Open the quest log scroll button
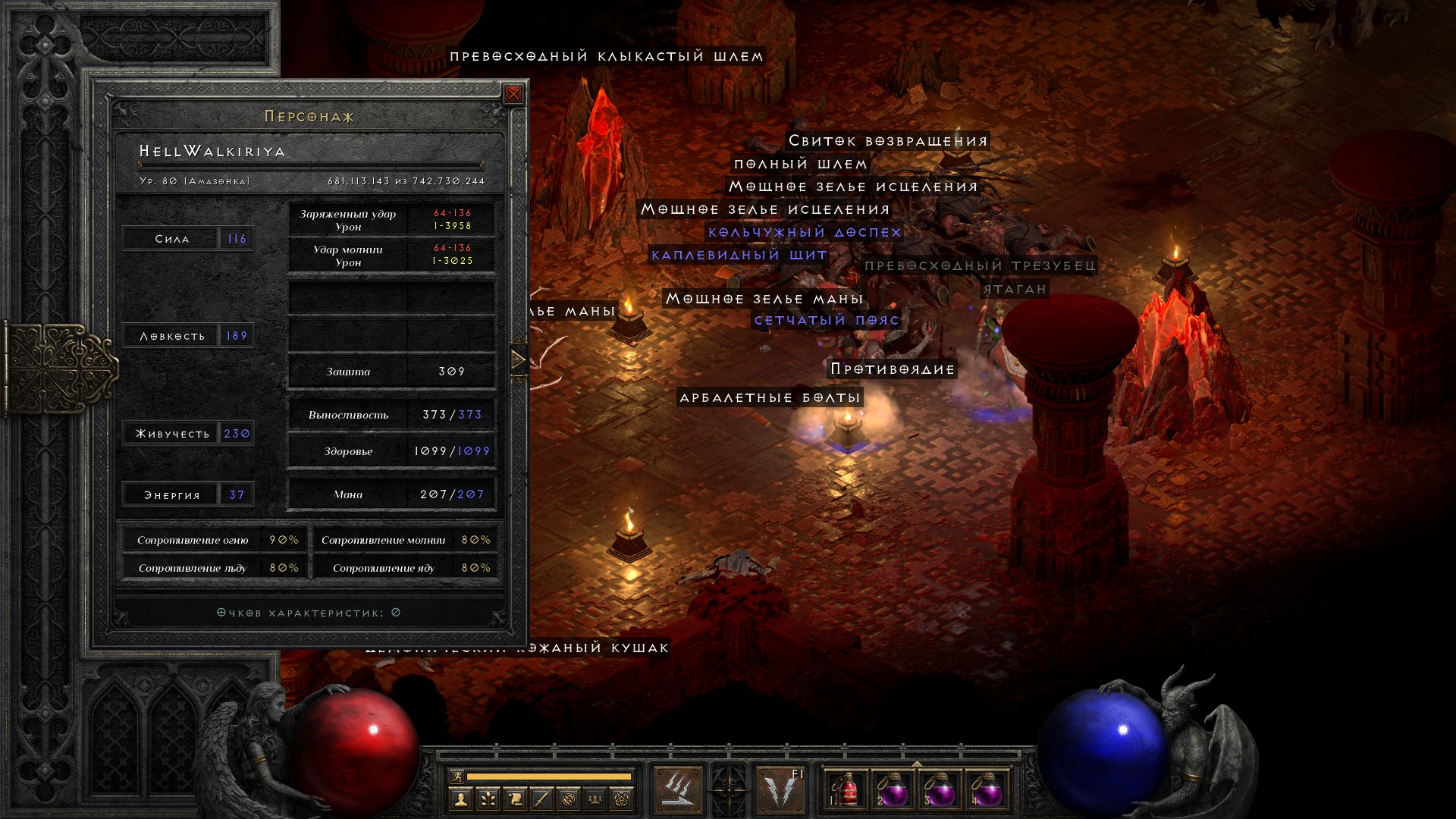This screenshot has height=819, width=1456. pos(514,799)
